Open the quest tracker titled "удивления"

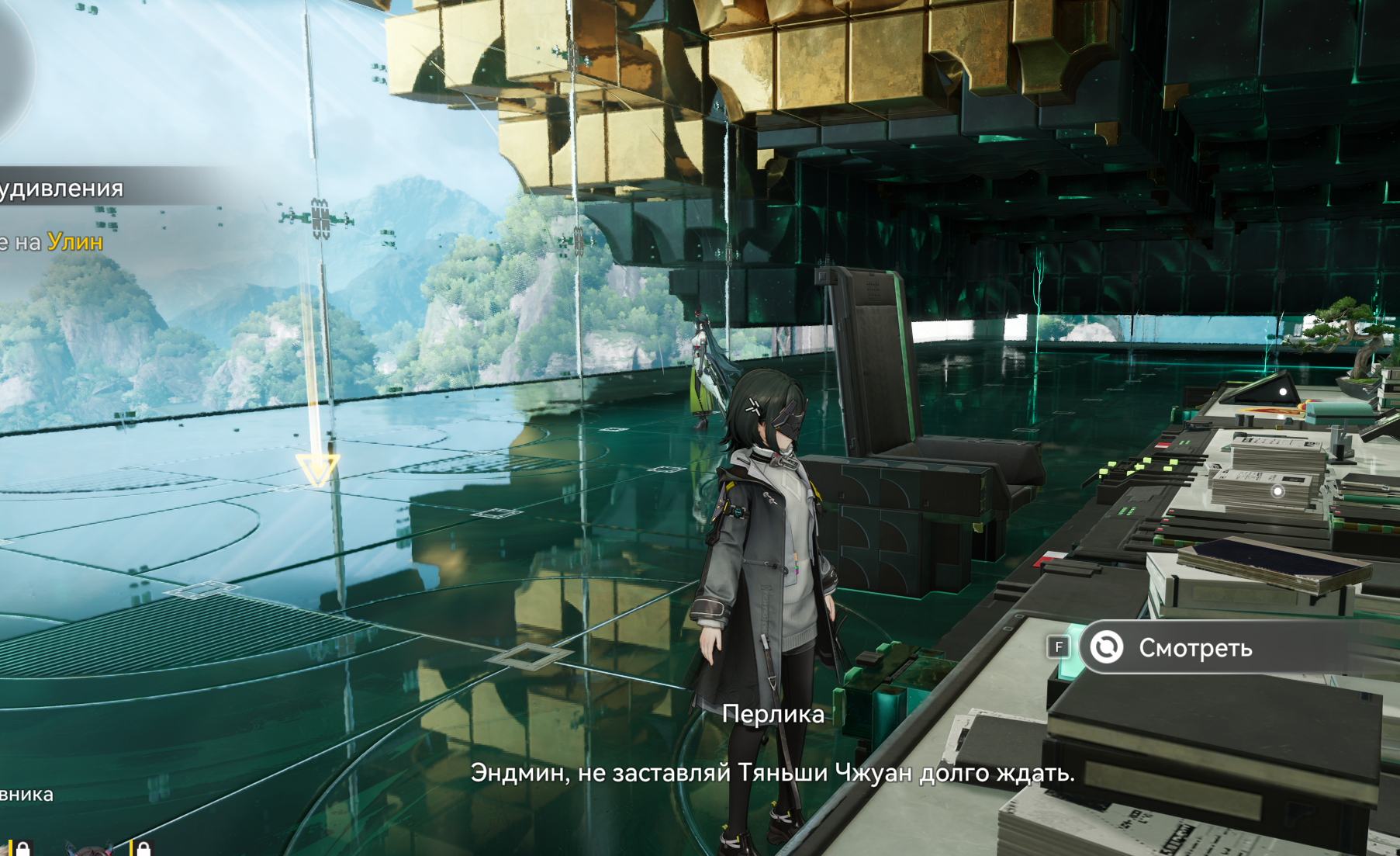[x=62, y=189]
